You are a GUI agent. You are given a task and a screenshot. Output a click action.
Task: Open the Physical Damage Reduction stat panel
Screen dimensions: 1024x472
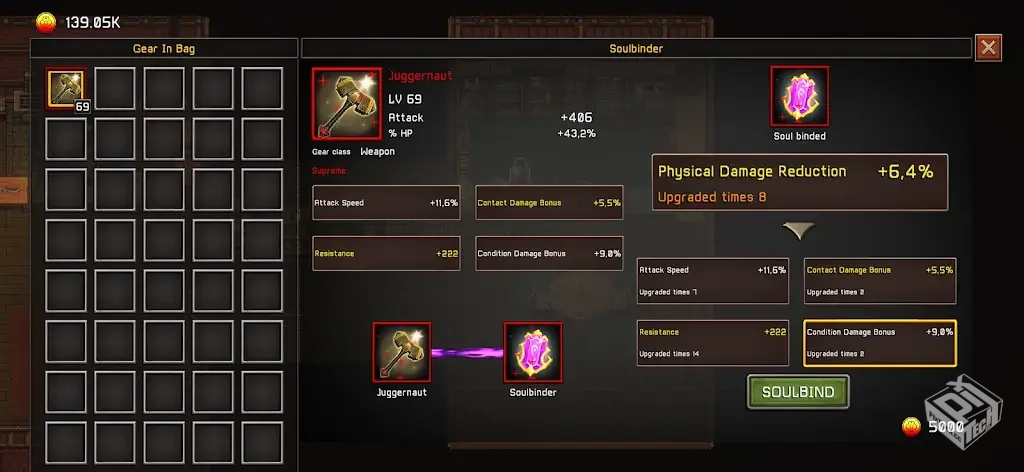click(799, 182)
